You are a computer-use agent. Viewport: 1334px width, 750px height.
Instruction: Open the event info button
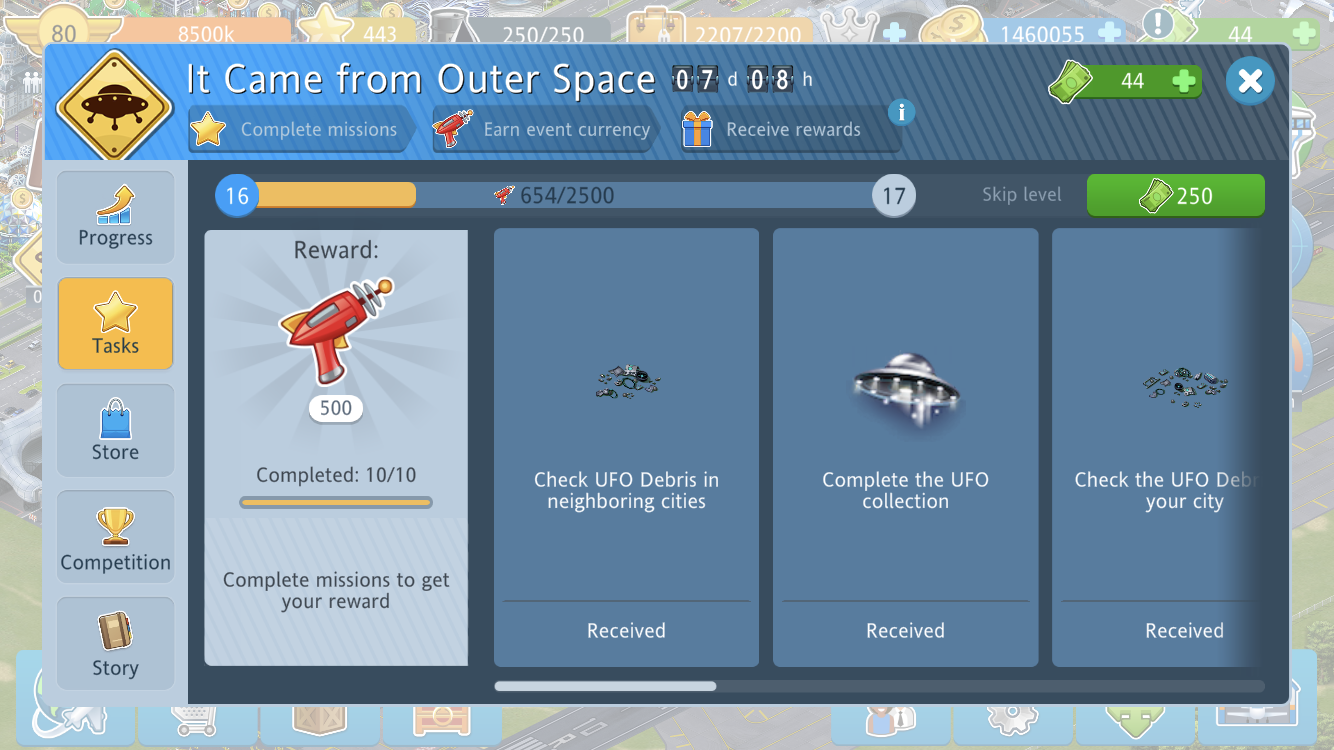(901, 112)
